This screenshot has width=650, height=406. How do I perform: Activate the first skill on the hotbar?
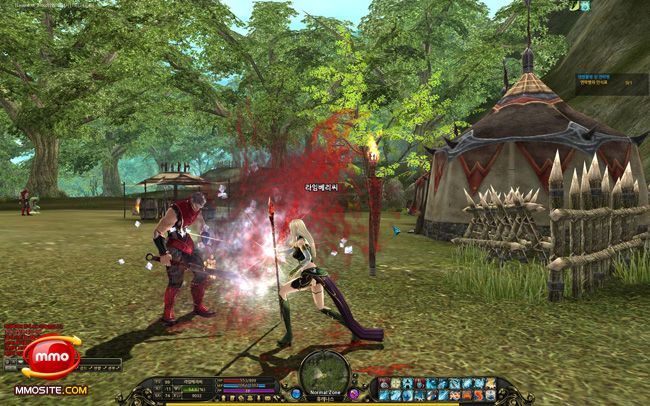(x=384, y=383)
